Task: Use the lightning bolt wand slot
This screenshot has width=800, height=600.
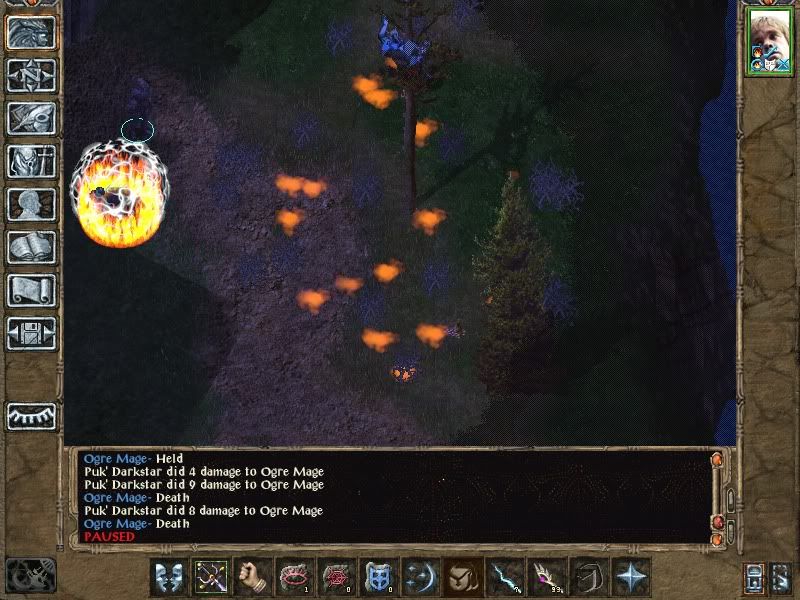Action: 505,577
